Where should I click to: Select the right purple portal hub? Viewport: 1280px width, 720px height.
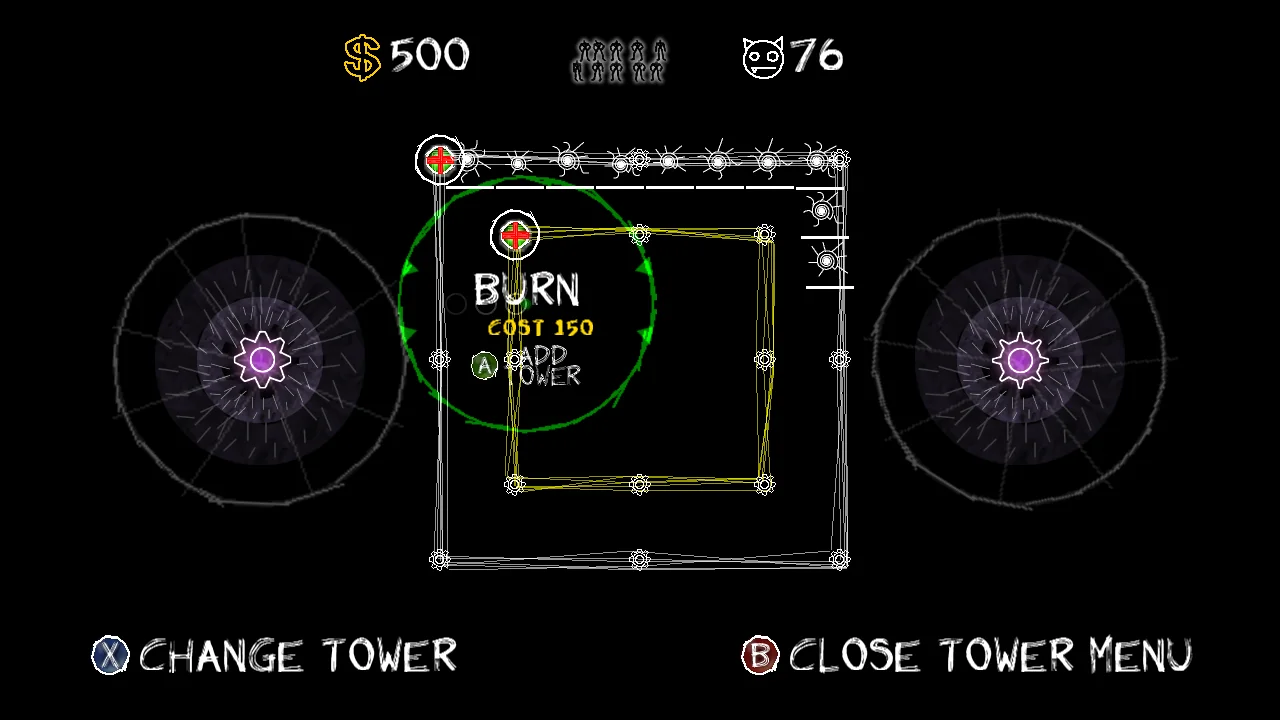coord(1018,359)
